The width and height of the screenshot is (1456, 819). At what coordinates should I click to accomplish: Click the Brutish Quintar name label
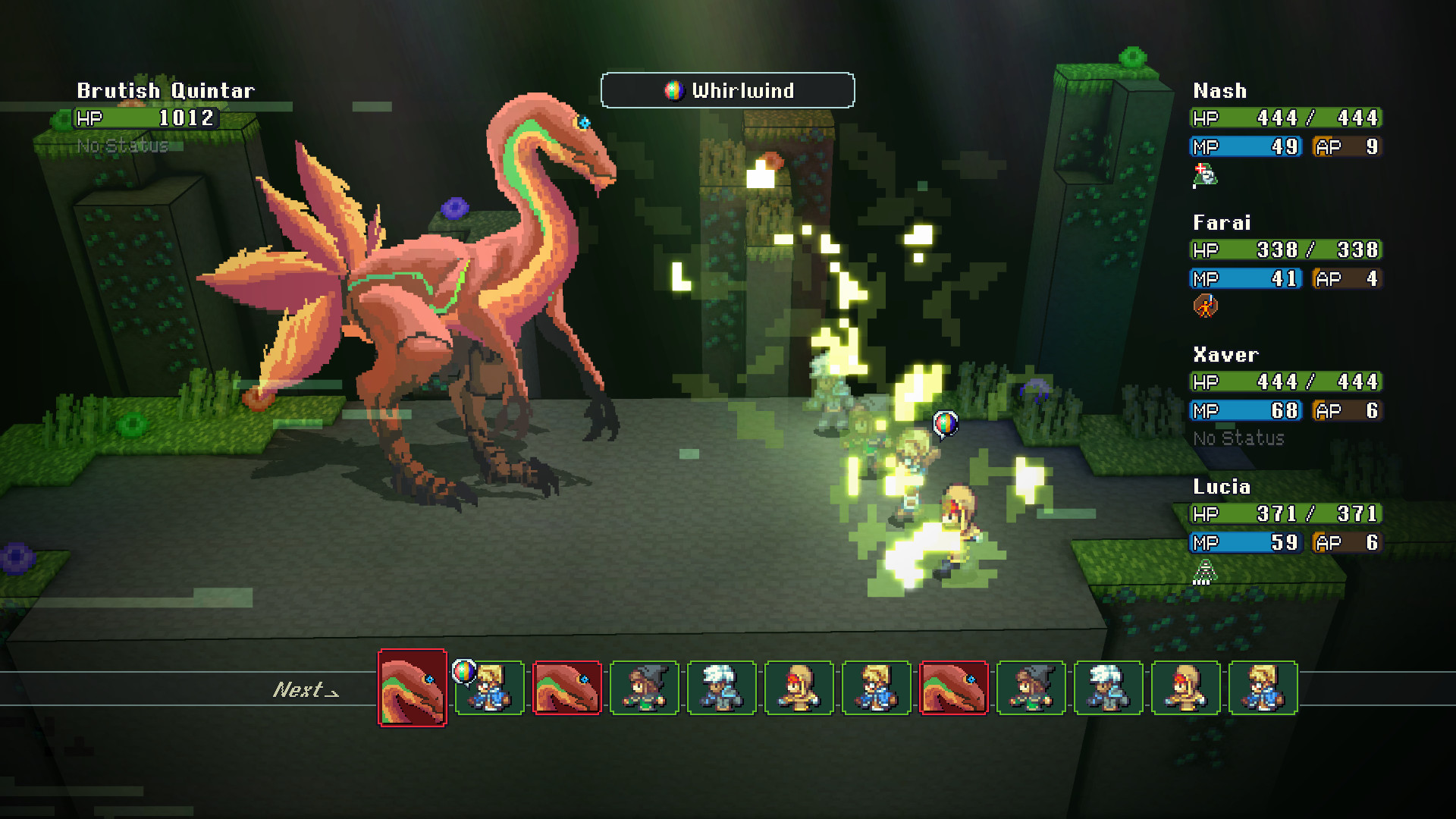[x=165, y=90]
